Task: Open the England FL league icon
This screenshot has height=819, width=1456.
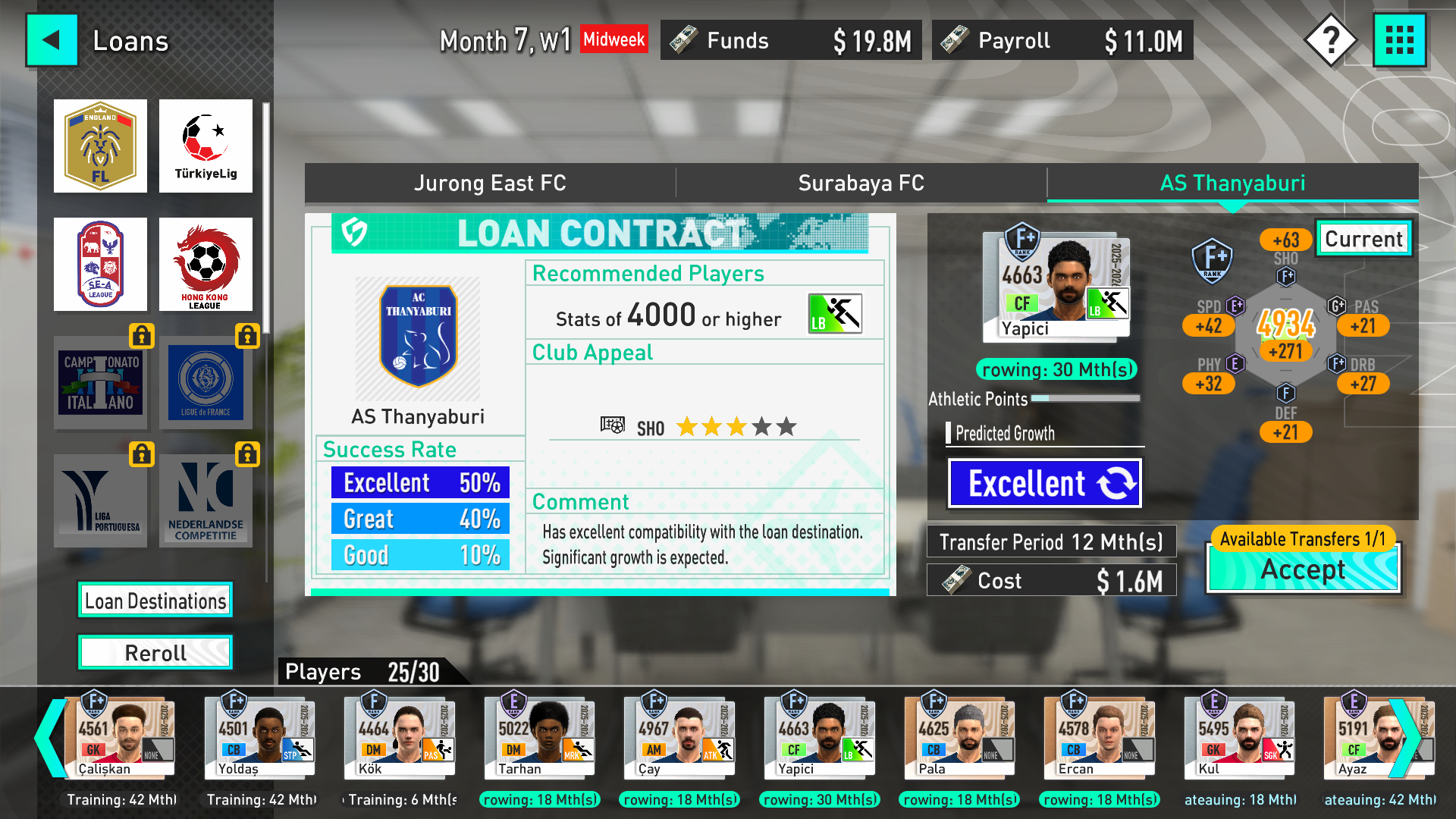Action: (100, 146)
